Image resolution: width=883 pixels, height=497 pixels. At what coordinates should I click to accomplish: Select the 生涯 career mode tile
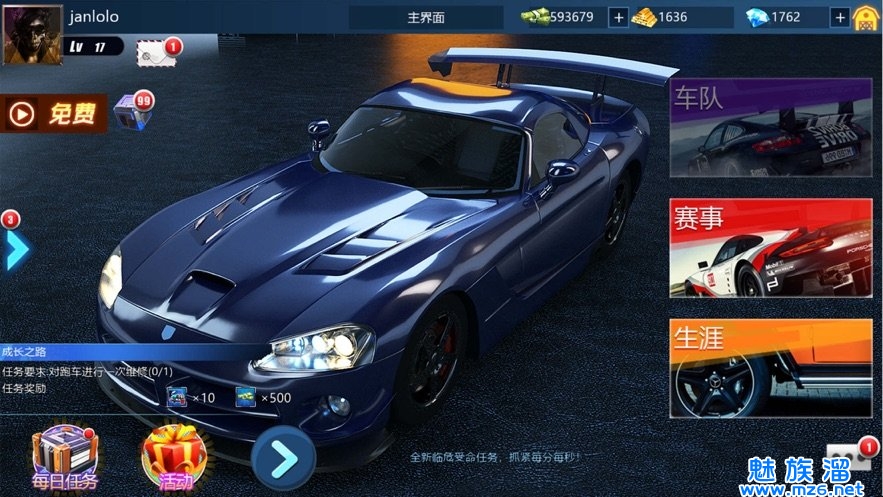[770, 368]
